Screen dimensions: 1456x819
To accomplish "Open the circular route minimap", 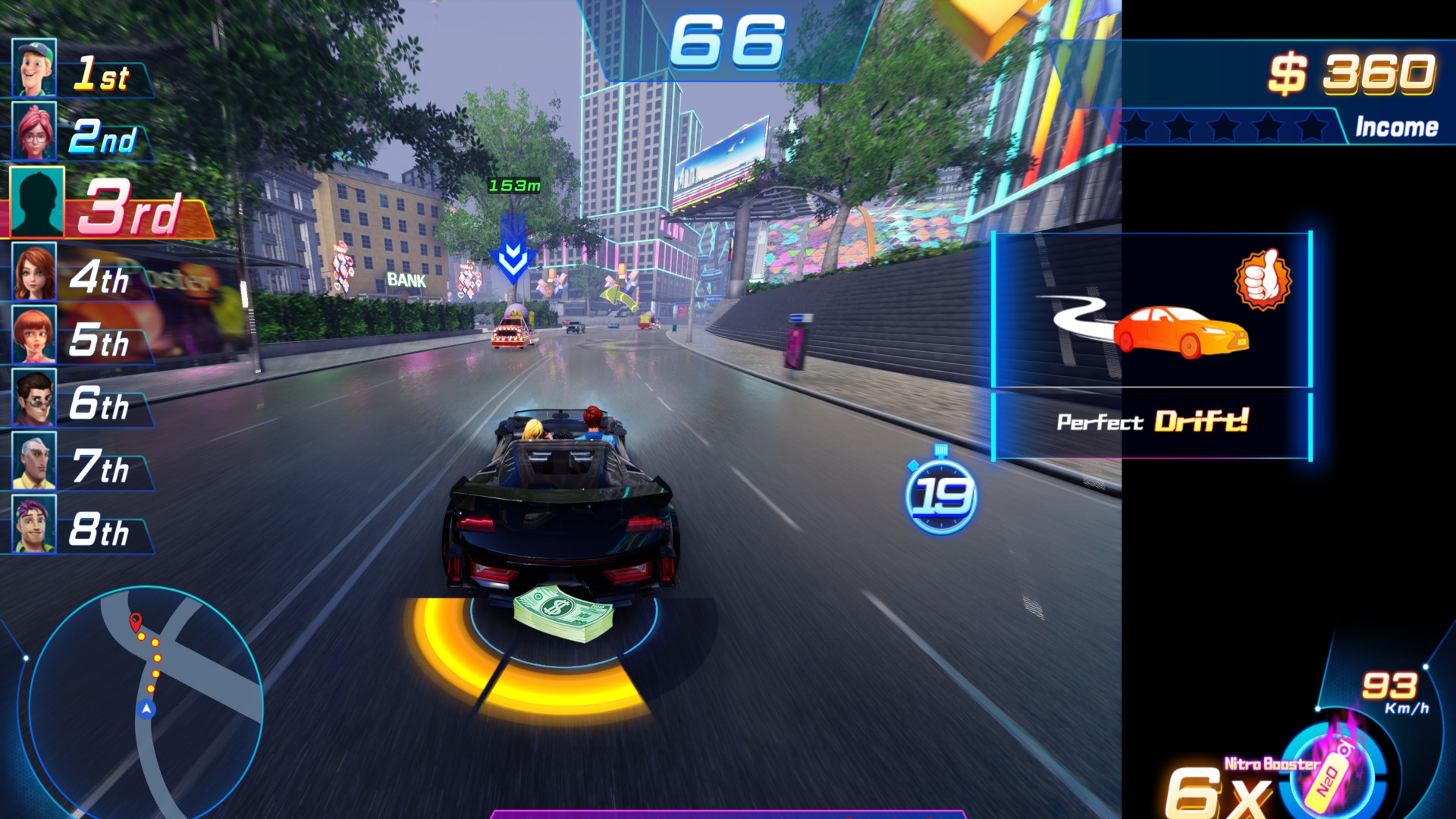I will pyautogui.click(x=146, y=701).
